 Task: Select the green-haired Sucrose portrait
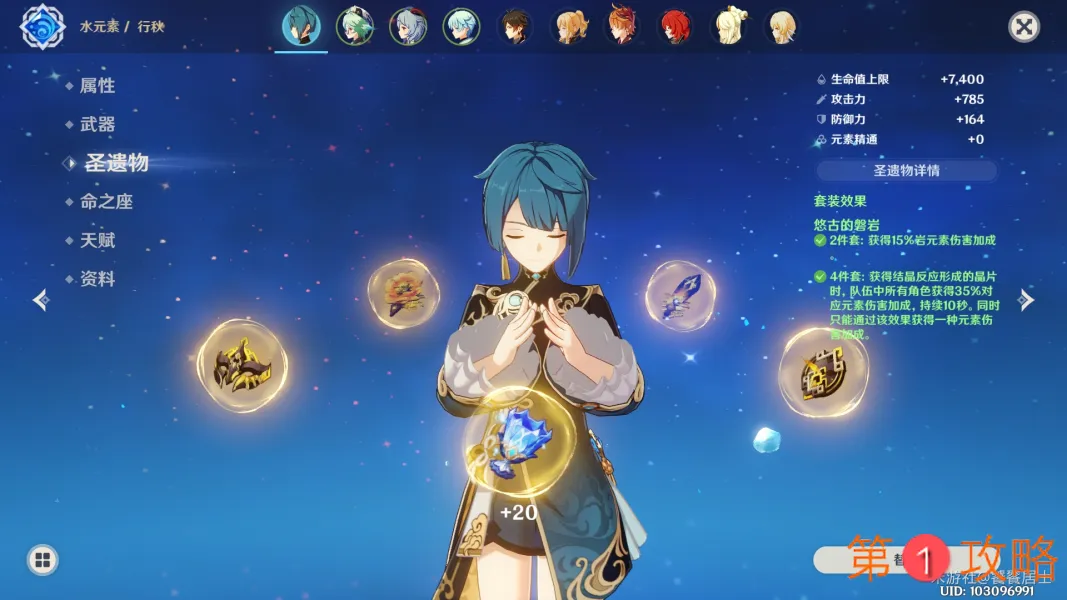pos(352,27)
